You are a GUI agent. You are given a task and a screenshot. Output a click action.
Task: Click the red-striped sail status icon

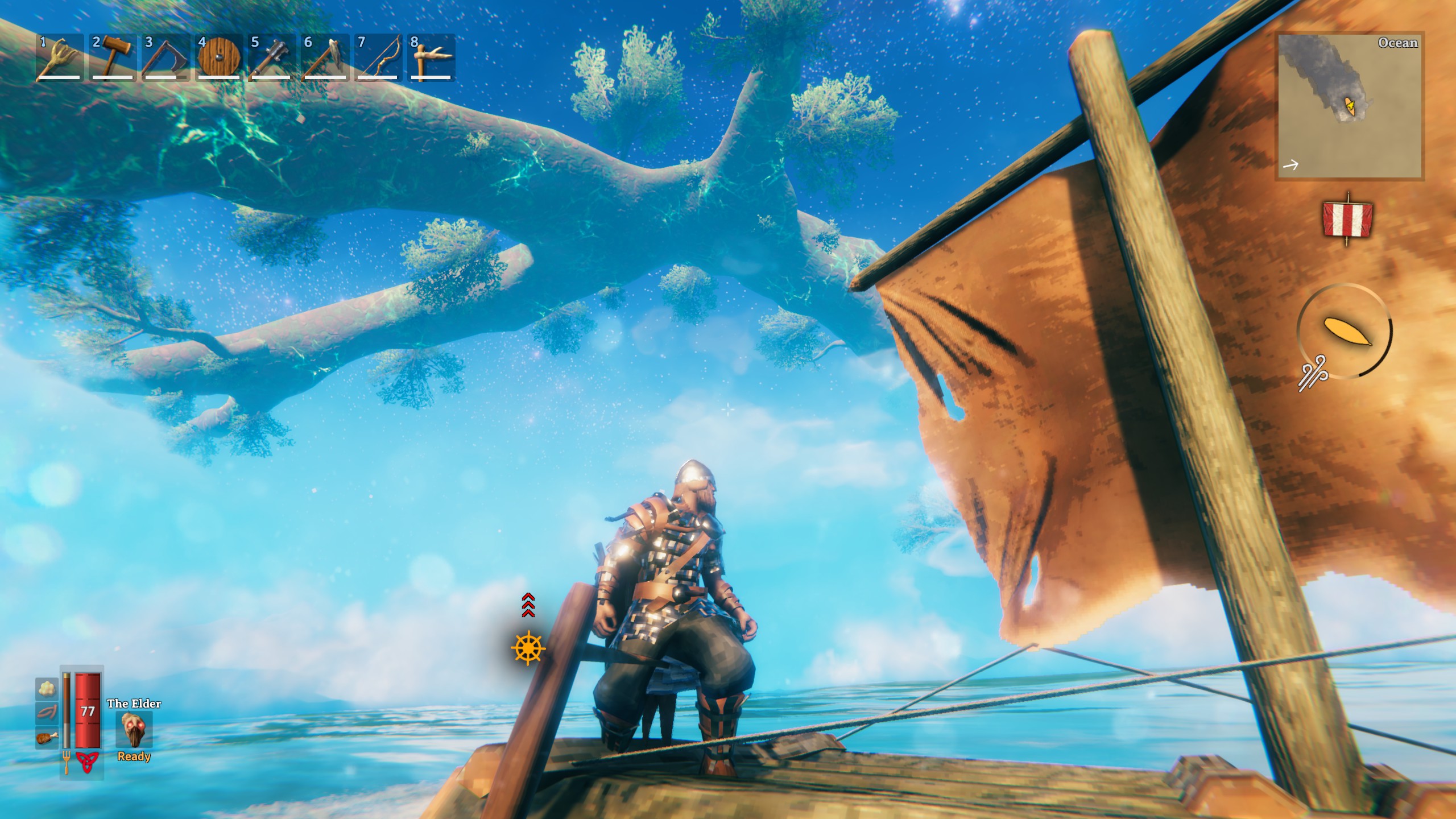1348,219
